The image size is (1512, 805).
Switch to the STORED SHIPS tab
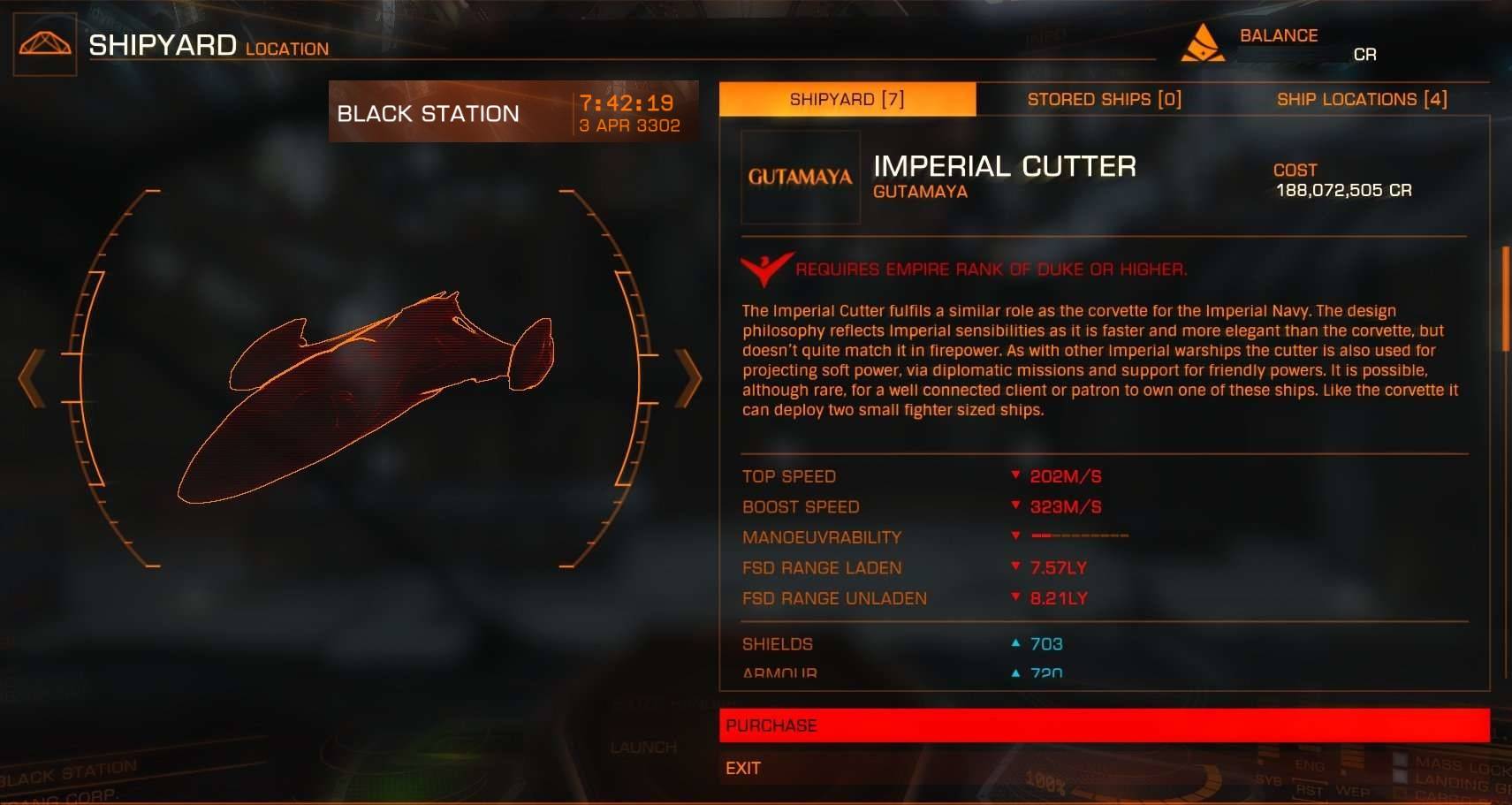pyautogui.click(x=1104, y=99)
